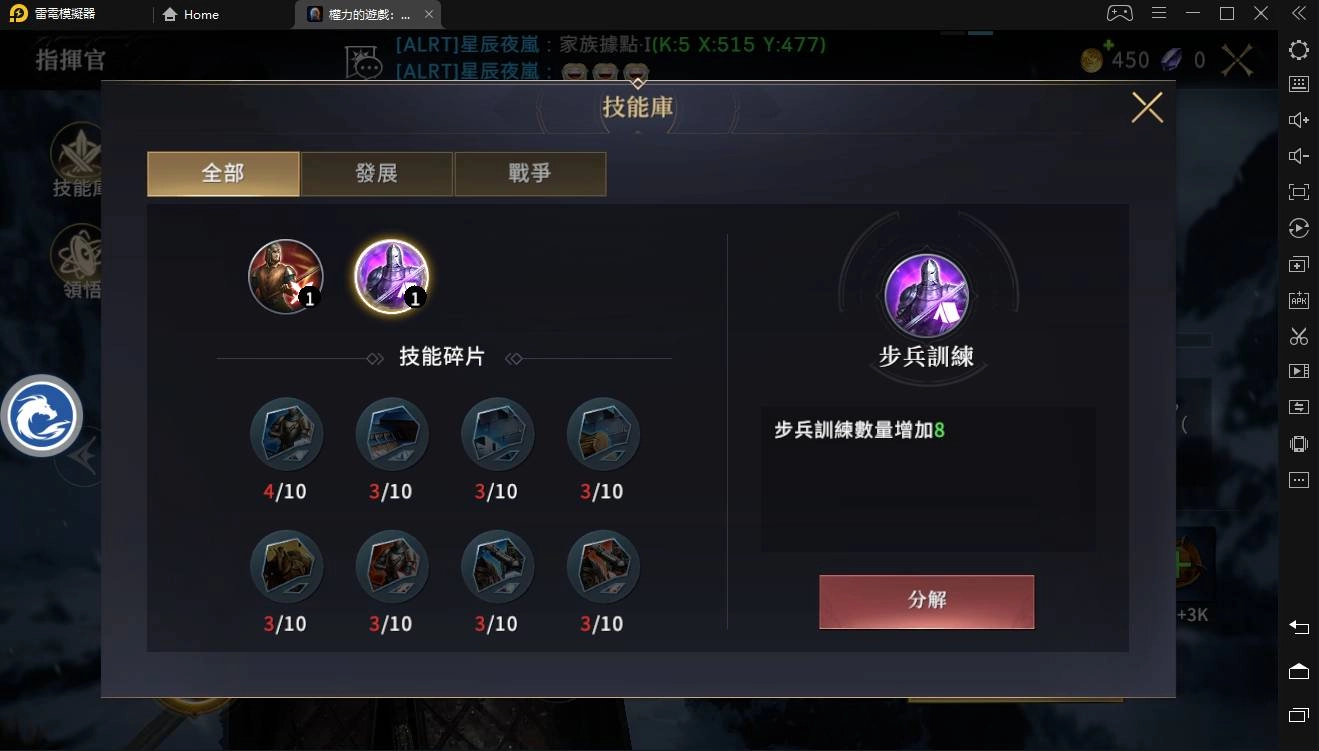Switch to the 發展 tab
This screenshot has height=751, width=1319.
(x=377, y=173)
